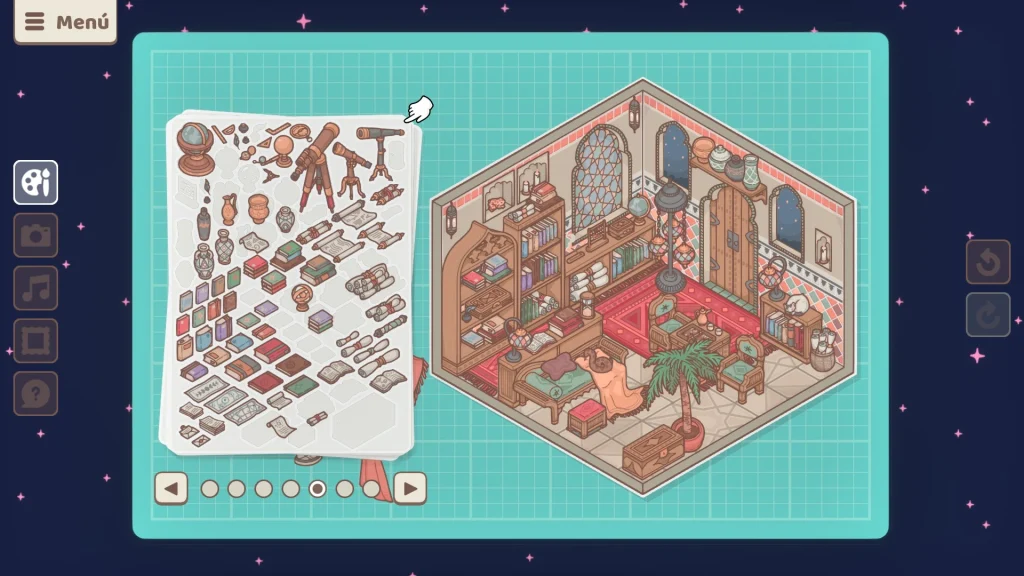Undo the last action
The height and width of the screenshot is (576, 1024).
tap(988, 262)
